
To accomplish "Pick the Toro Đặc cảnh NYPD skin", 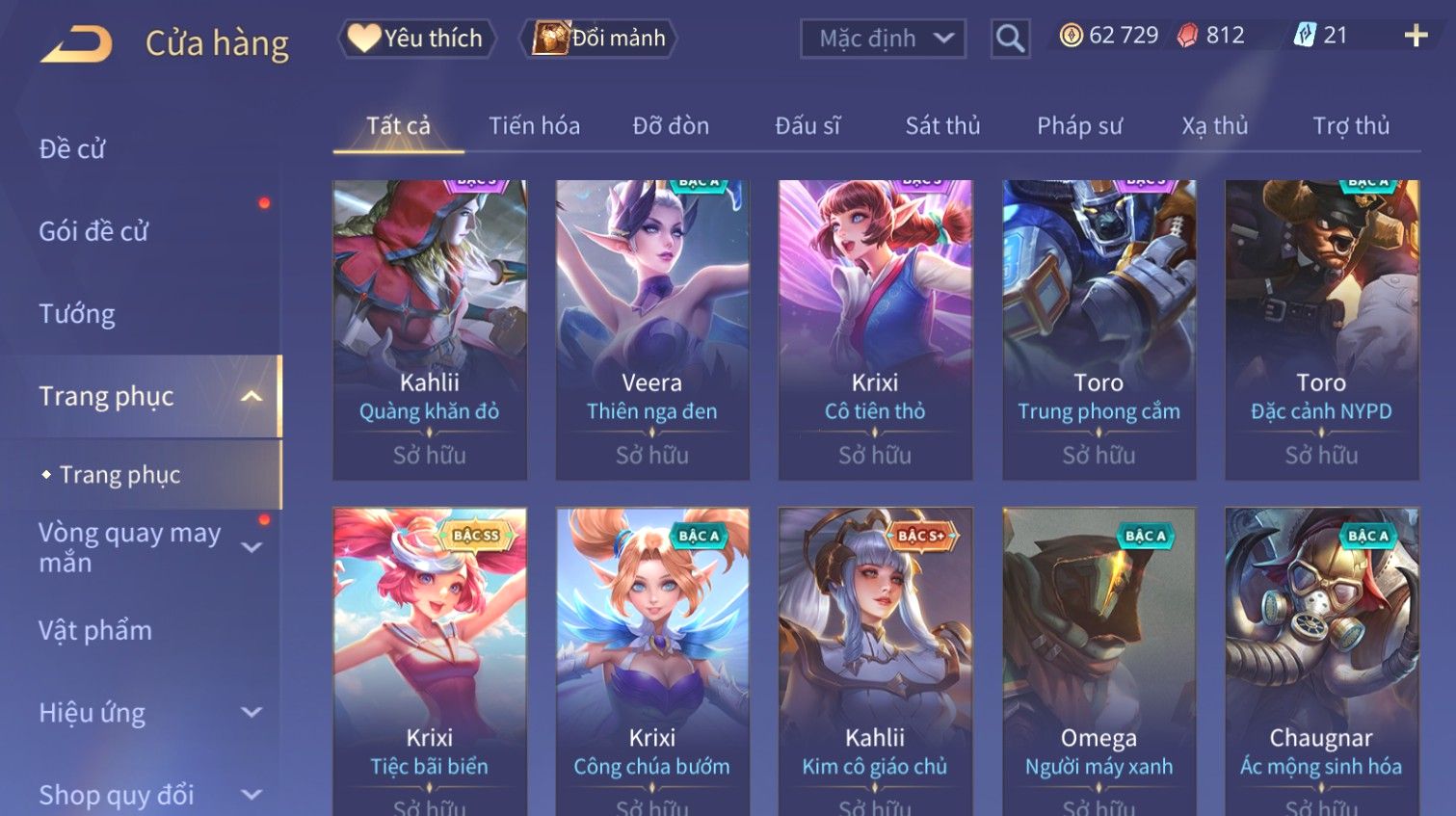I will 1321,329.
